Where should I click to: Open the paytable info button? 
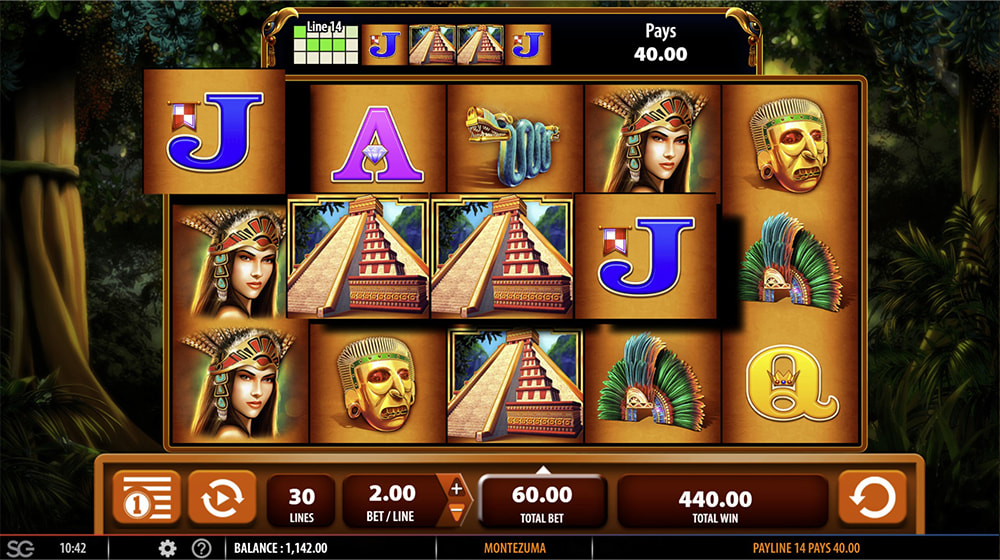point(146,497)
